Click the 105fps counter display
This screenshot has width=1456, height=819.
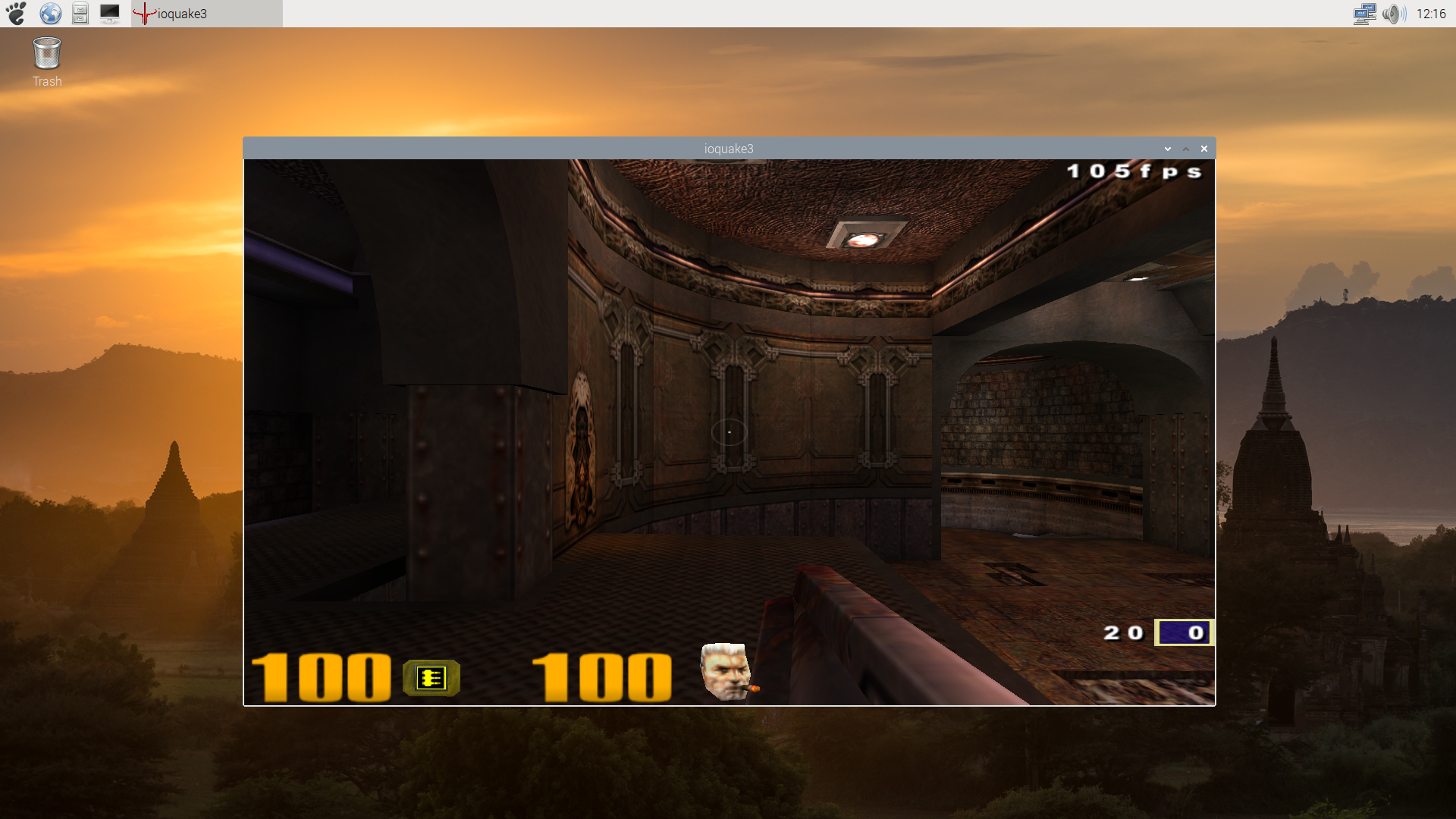point(1134,171)
